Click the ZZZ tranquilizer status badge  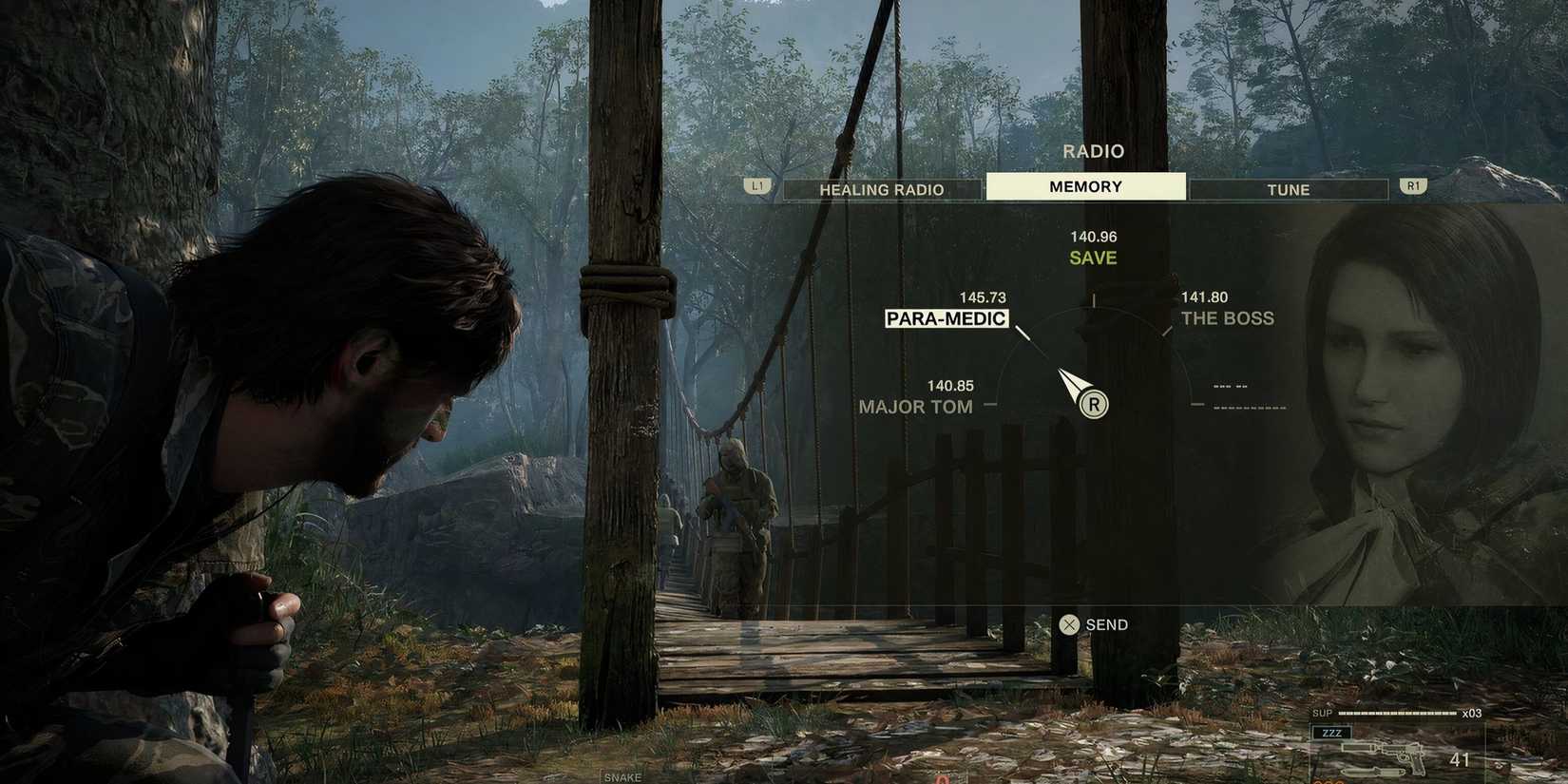[1333, 732]
